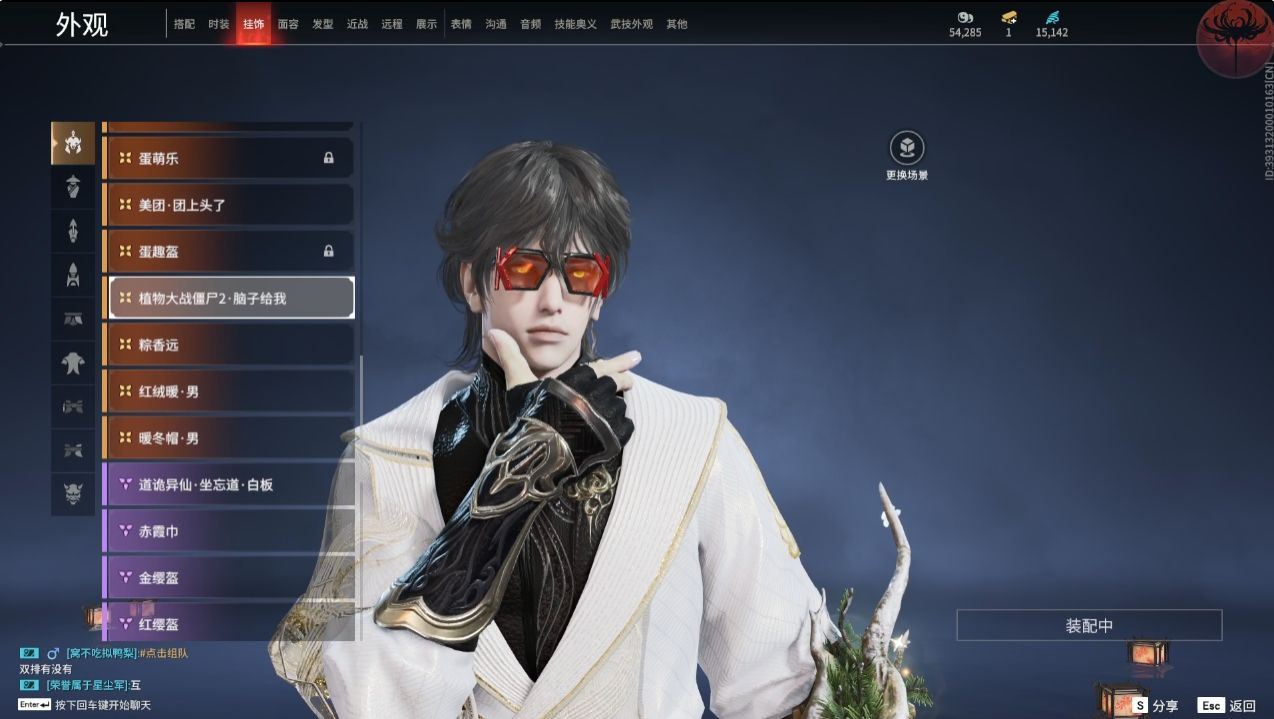1274x719 pixels.
Task: Select the 其他 tab
Action: pyautogui.click(x=677, y=24)
